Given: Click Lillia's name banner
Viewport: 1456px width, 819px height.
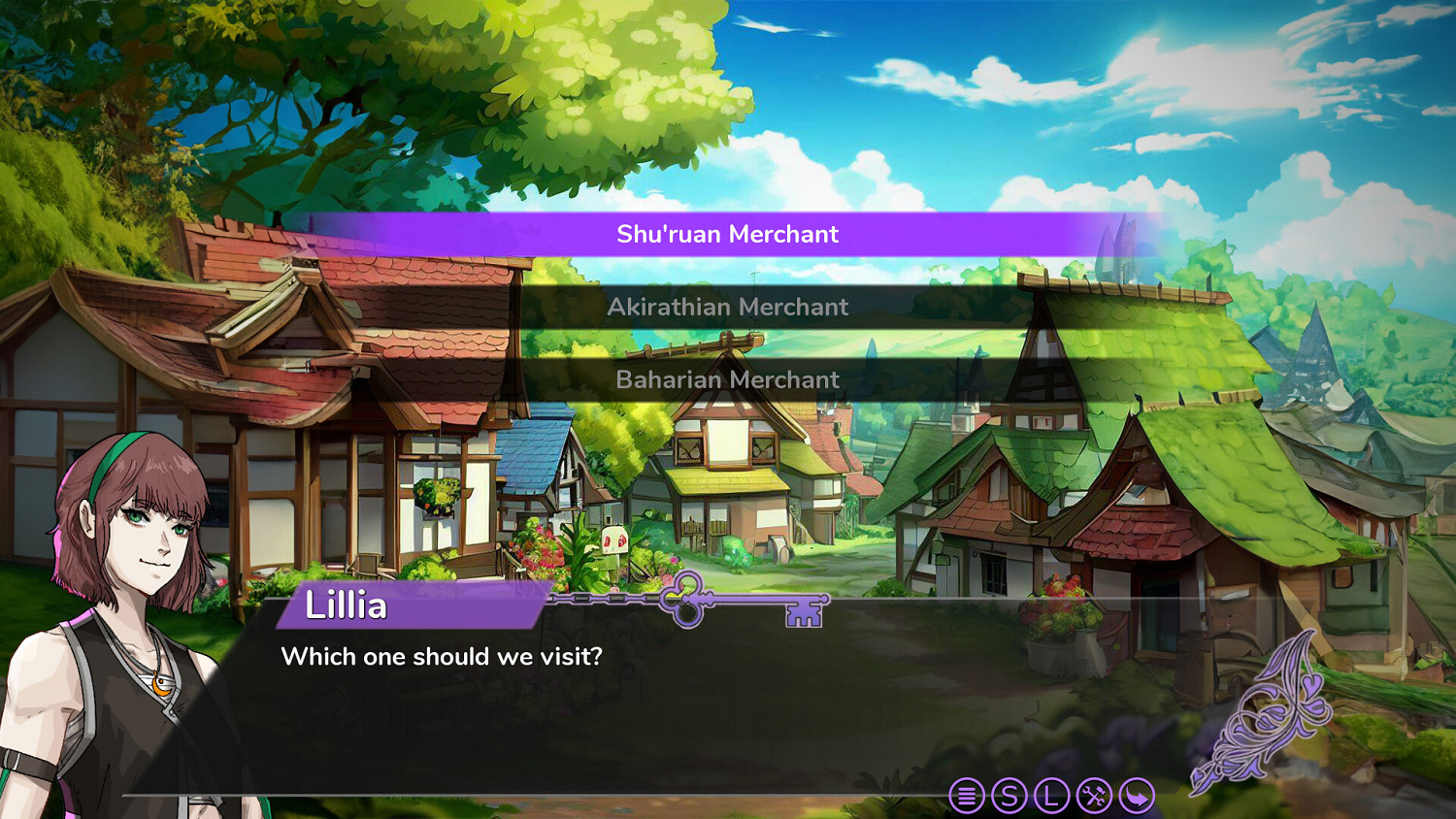Looking at the screenshot, I should [x=408, y=607].
